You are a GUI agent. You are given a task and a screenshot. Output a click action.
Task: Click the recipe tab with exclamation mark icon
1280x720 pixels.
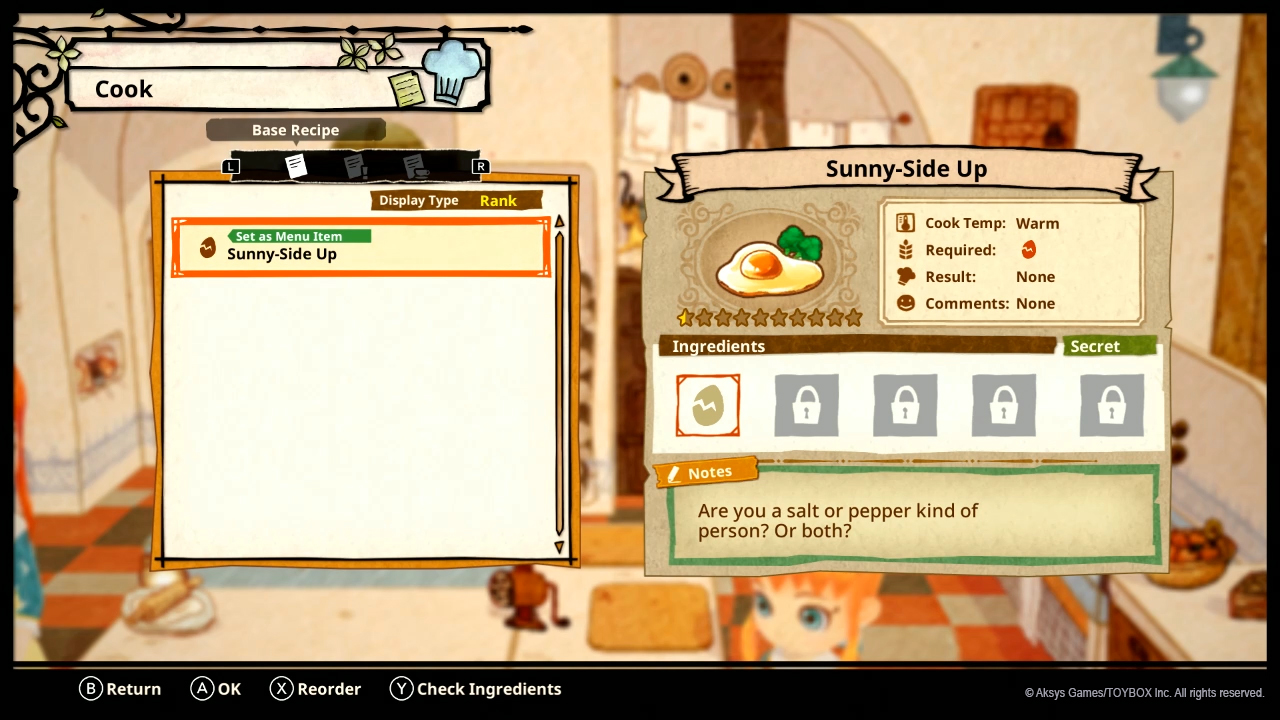click(356, 166)
